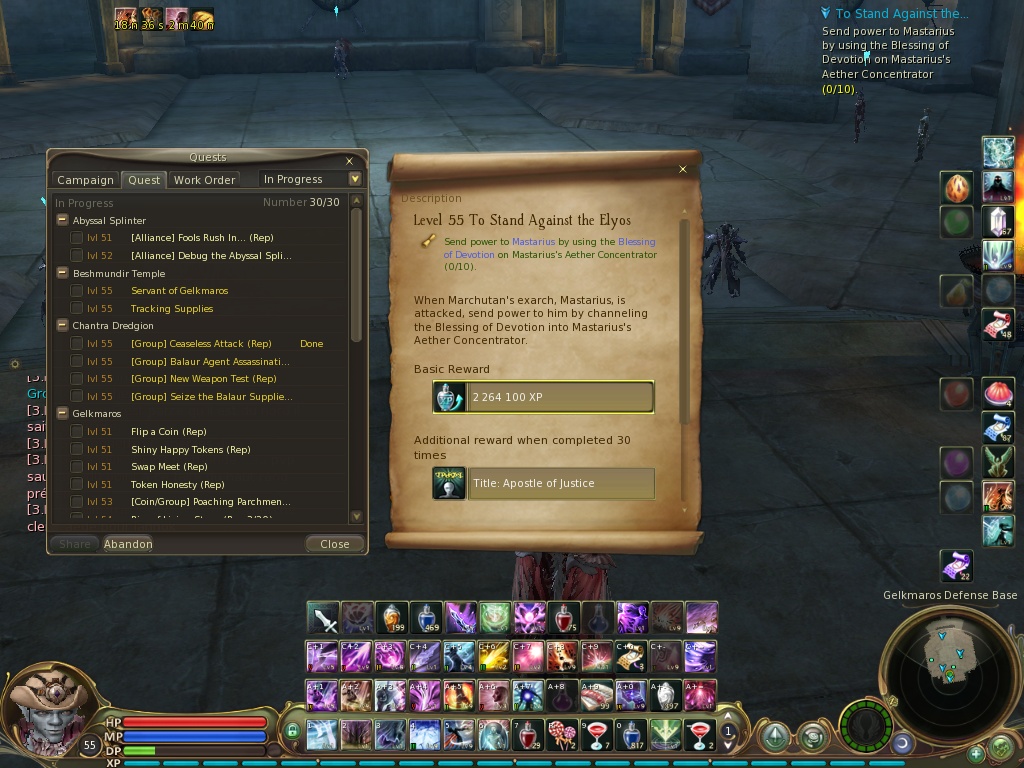The height and width of the screenshot is (768, 1024).
Task: Open the Ceaseless Attack group quest entry
Action: (201, 344)
